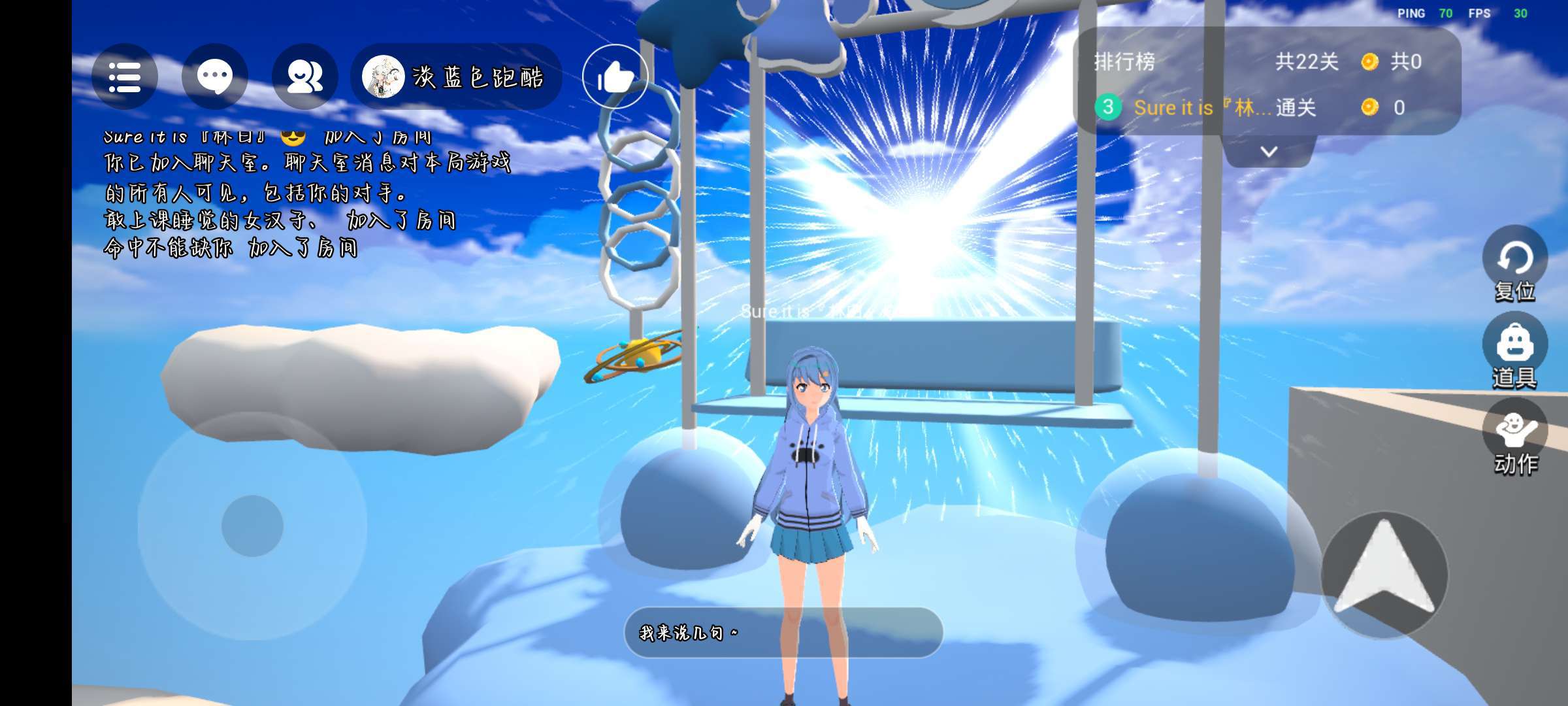Image resolution: width=1568 pixels, height=706 pixels.
Task: Open the chat bubble icon
Action: coord(214,77)
